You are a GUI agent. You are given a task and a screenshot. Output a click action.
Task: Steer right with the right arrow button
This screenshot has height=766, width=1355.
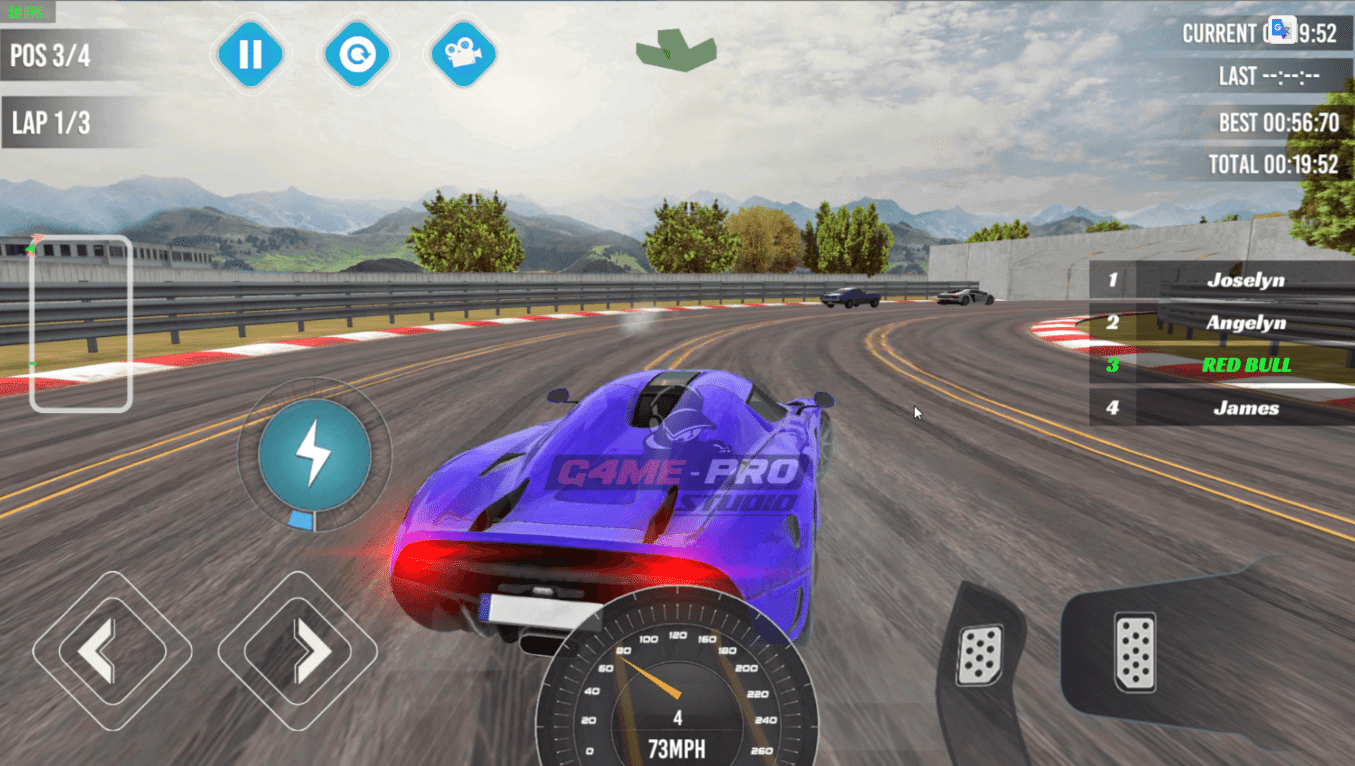click(297, 651)
